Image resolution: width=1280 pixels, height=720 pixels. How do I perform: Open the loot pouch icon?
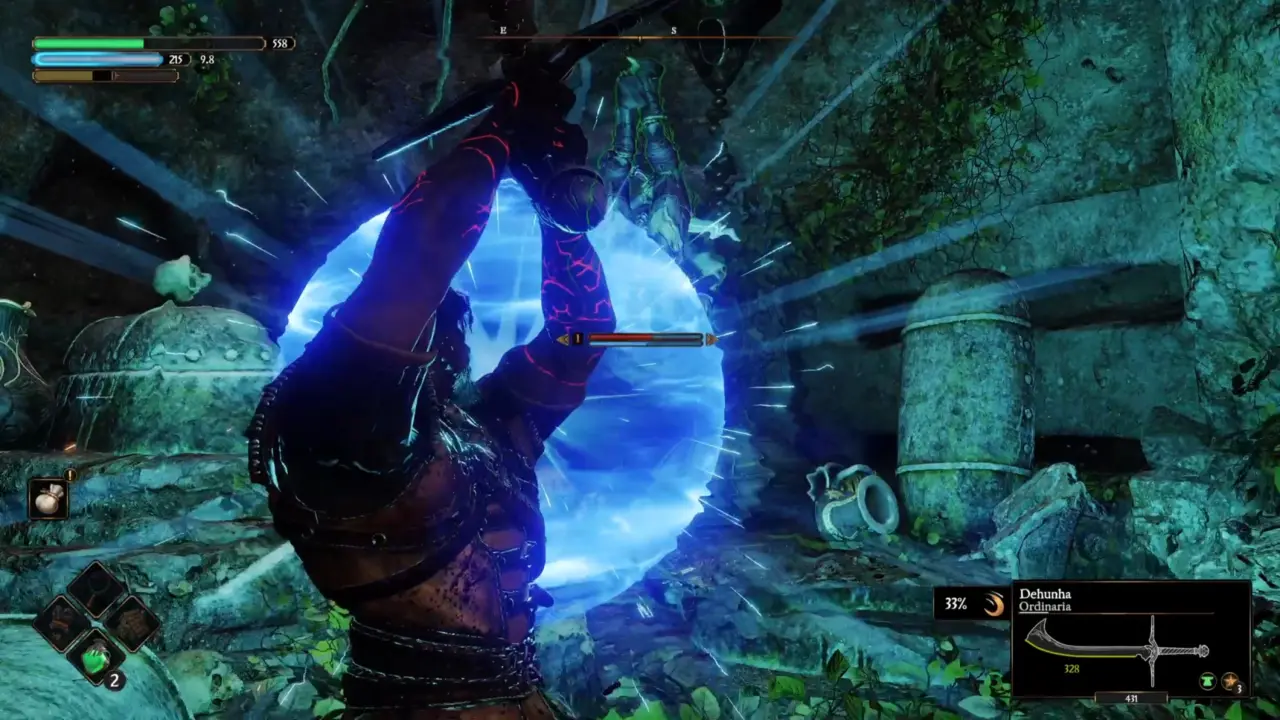coord(47,498)
